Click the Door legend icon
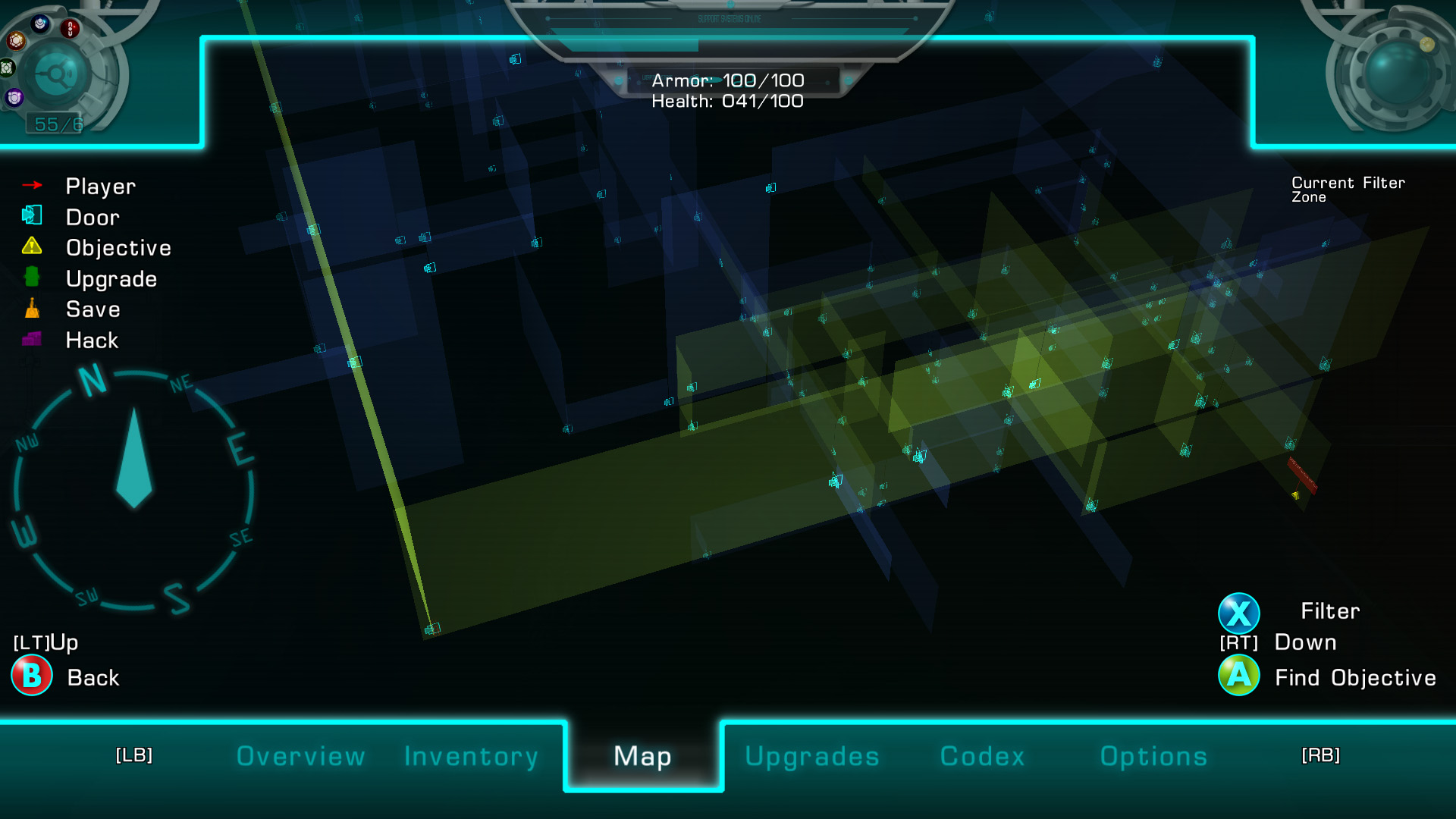Screen dimensions: 1456x819 [32, 215]
